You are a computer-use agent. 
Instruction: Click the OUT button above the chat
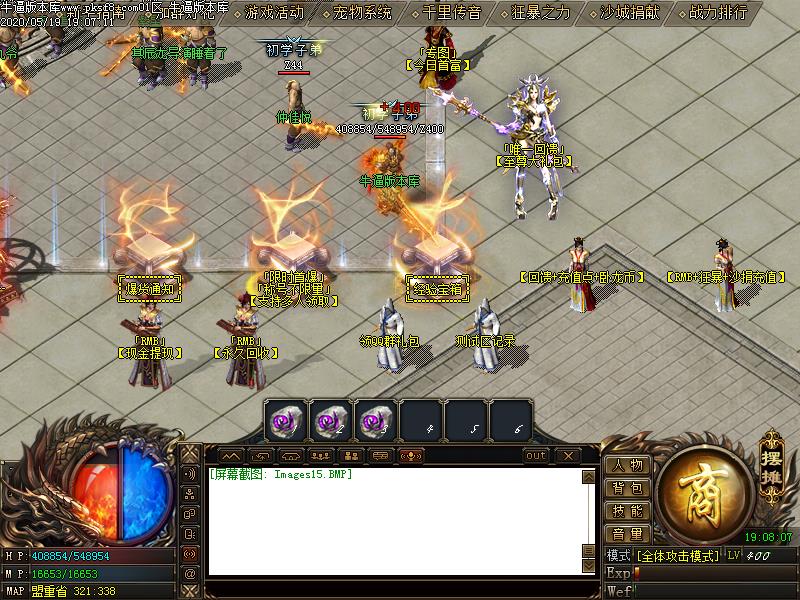click(x=536, y=456)
